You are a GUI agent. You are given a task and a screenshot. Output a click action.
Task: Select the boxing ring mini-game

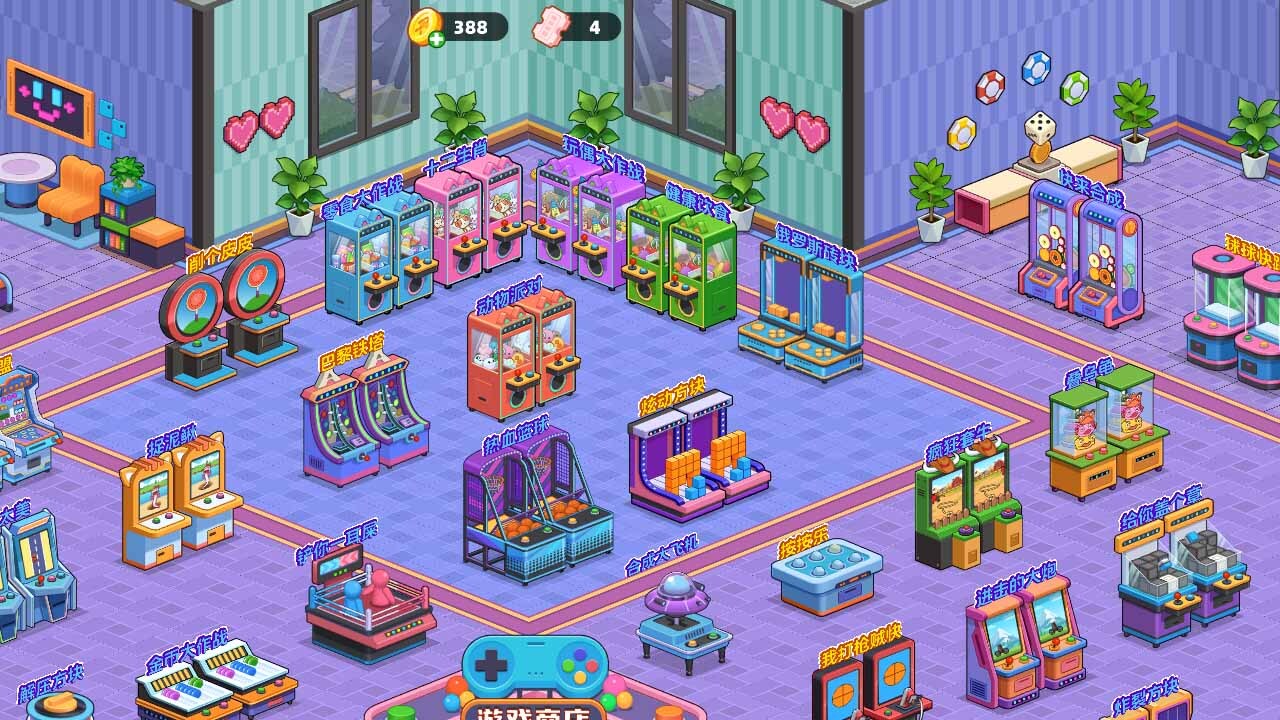368,605
